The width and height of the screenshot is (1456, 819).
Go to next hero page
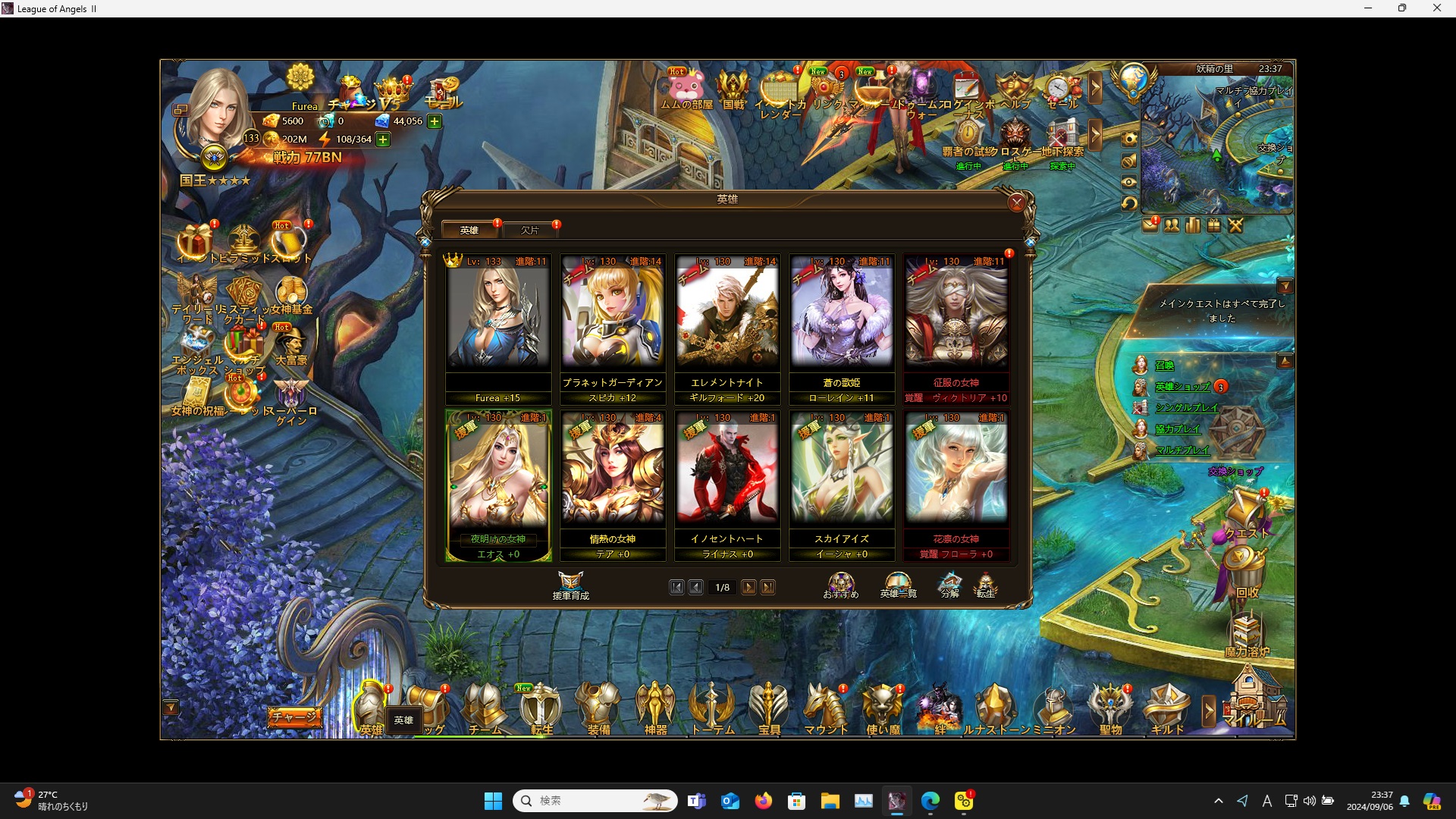[748, 587]
